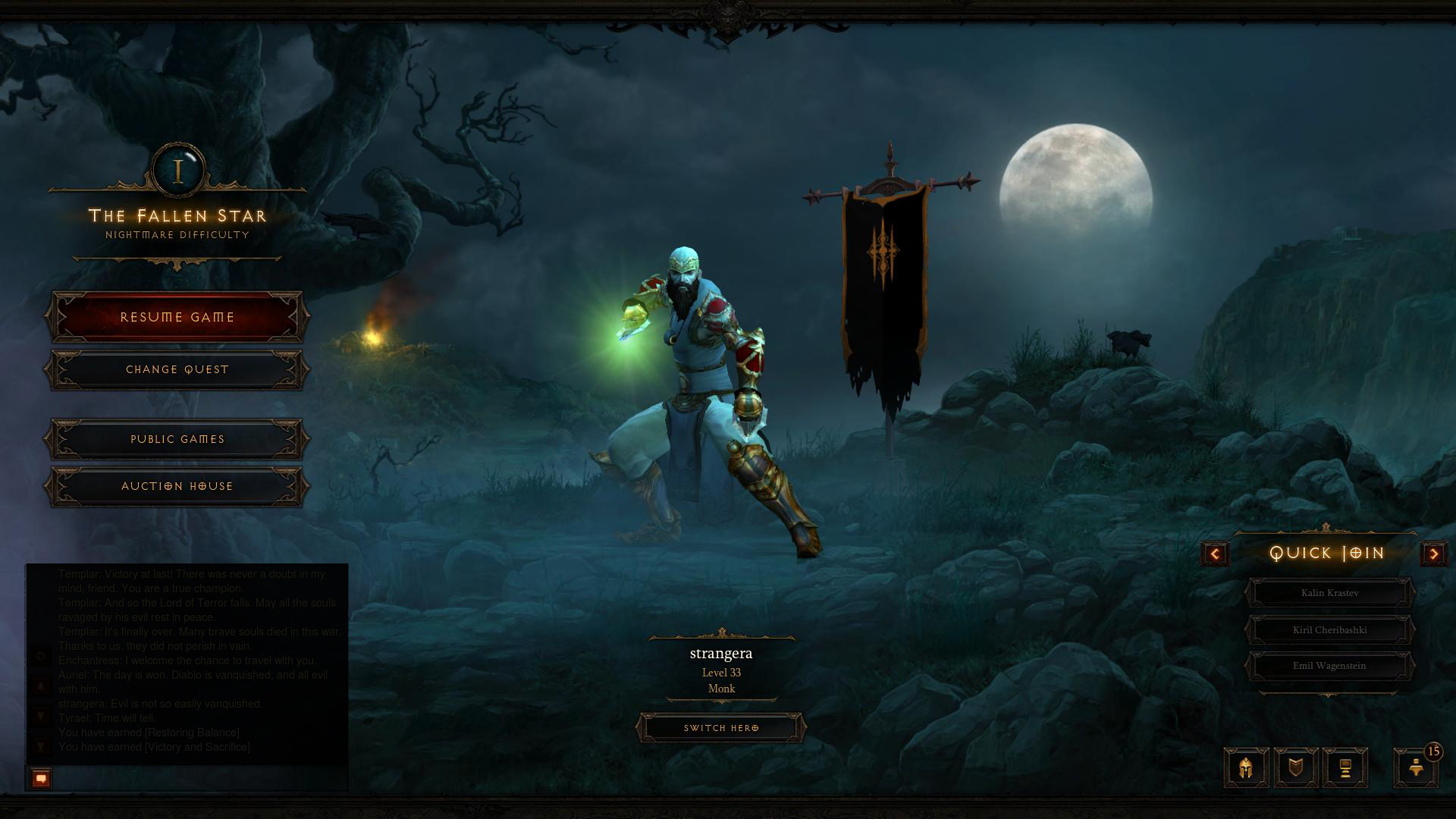Viewport: 1456px width, 819px height.
Task: Select Emil Wagenstein in Quick Join list
Action: [x=1329, y=666]
